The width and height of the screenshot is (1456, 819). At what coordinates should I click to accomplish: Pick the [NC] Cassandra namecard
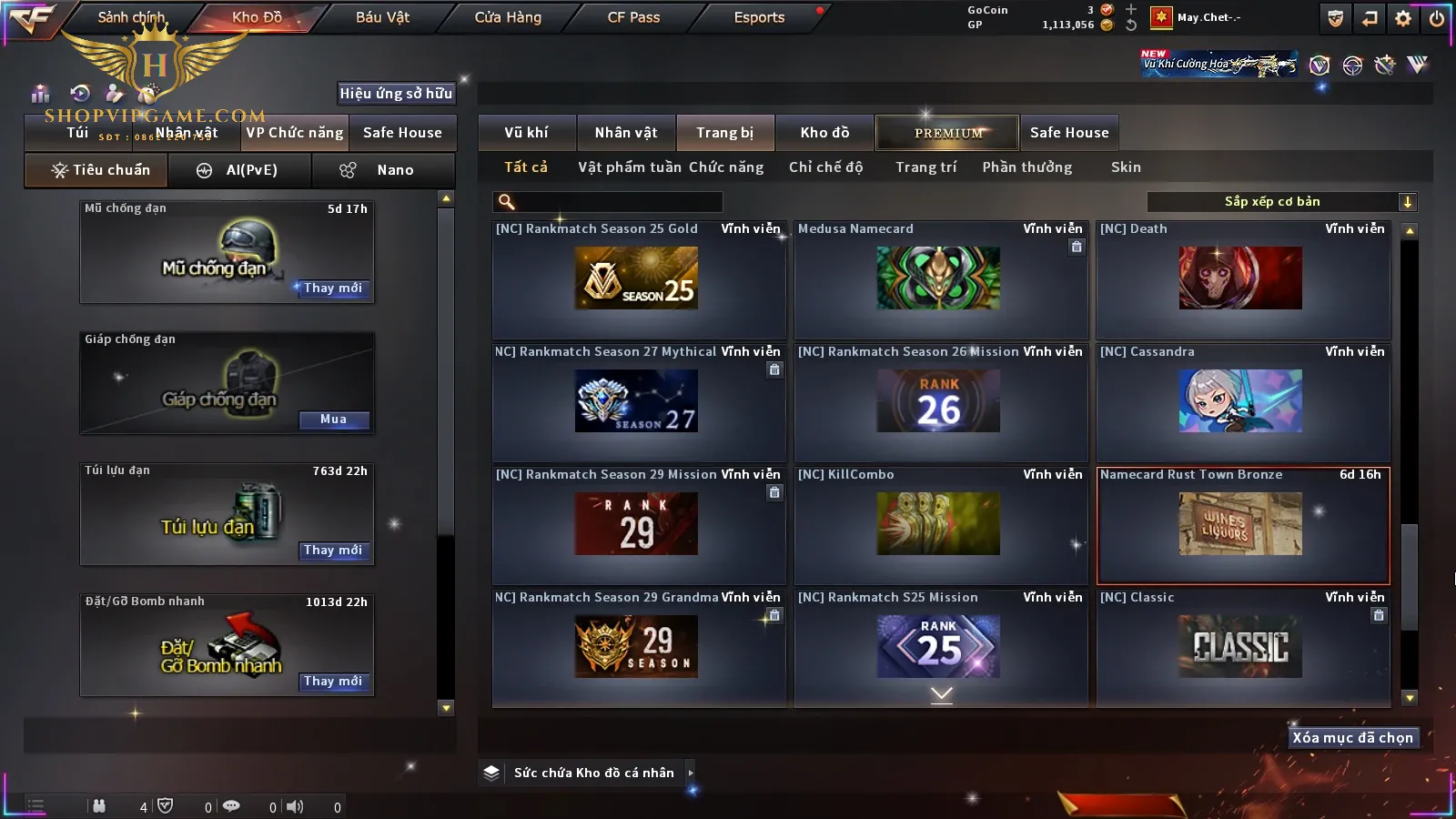(x=1242, y=401)
